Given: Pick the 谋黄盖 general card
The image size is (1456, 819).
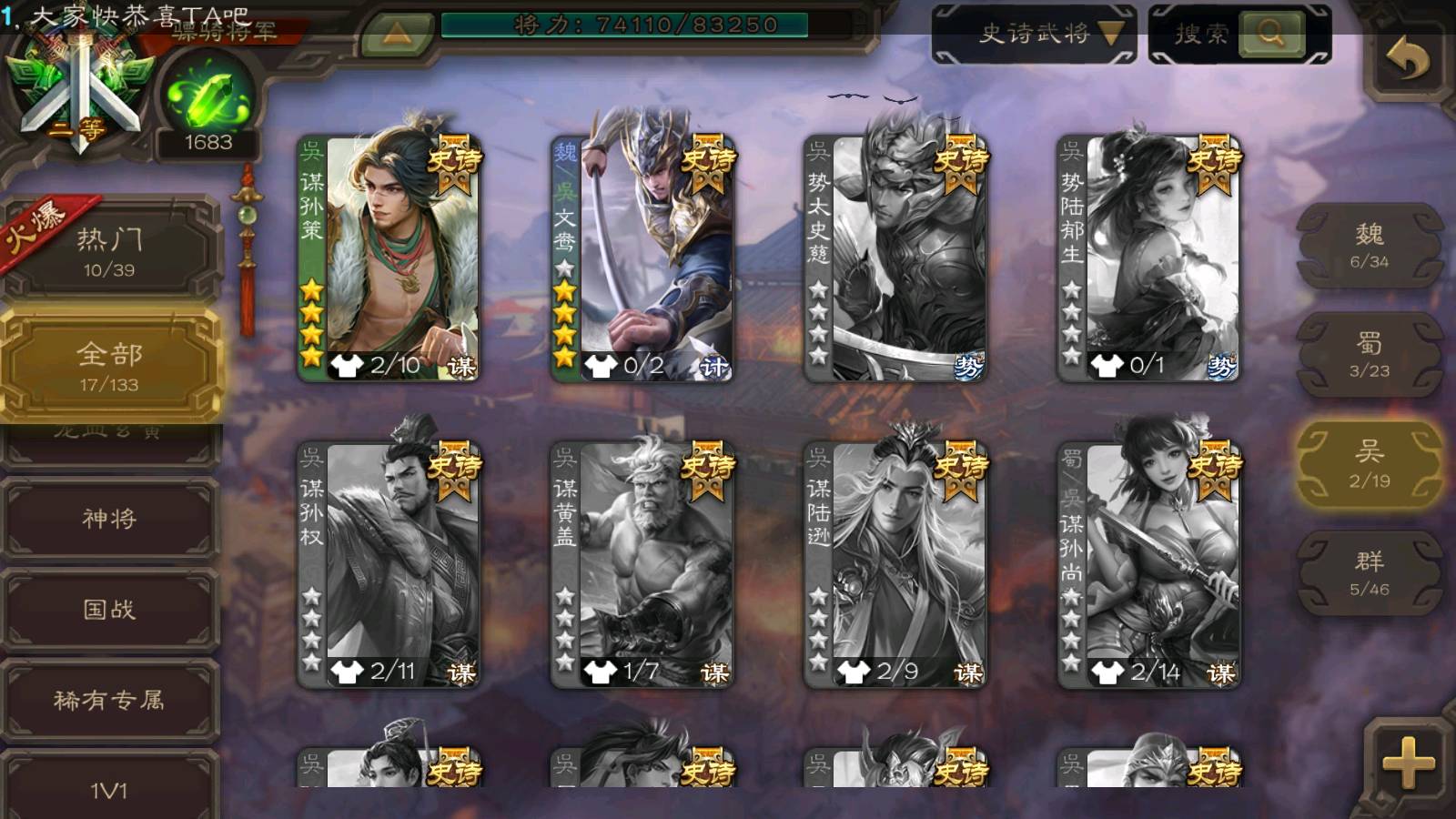Looking at the screenshot, I should (x=642, y=564).
